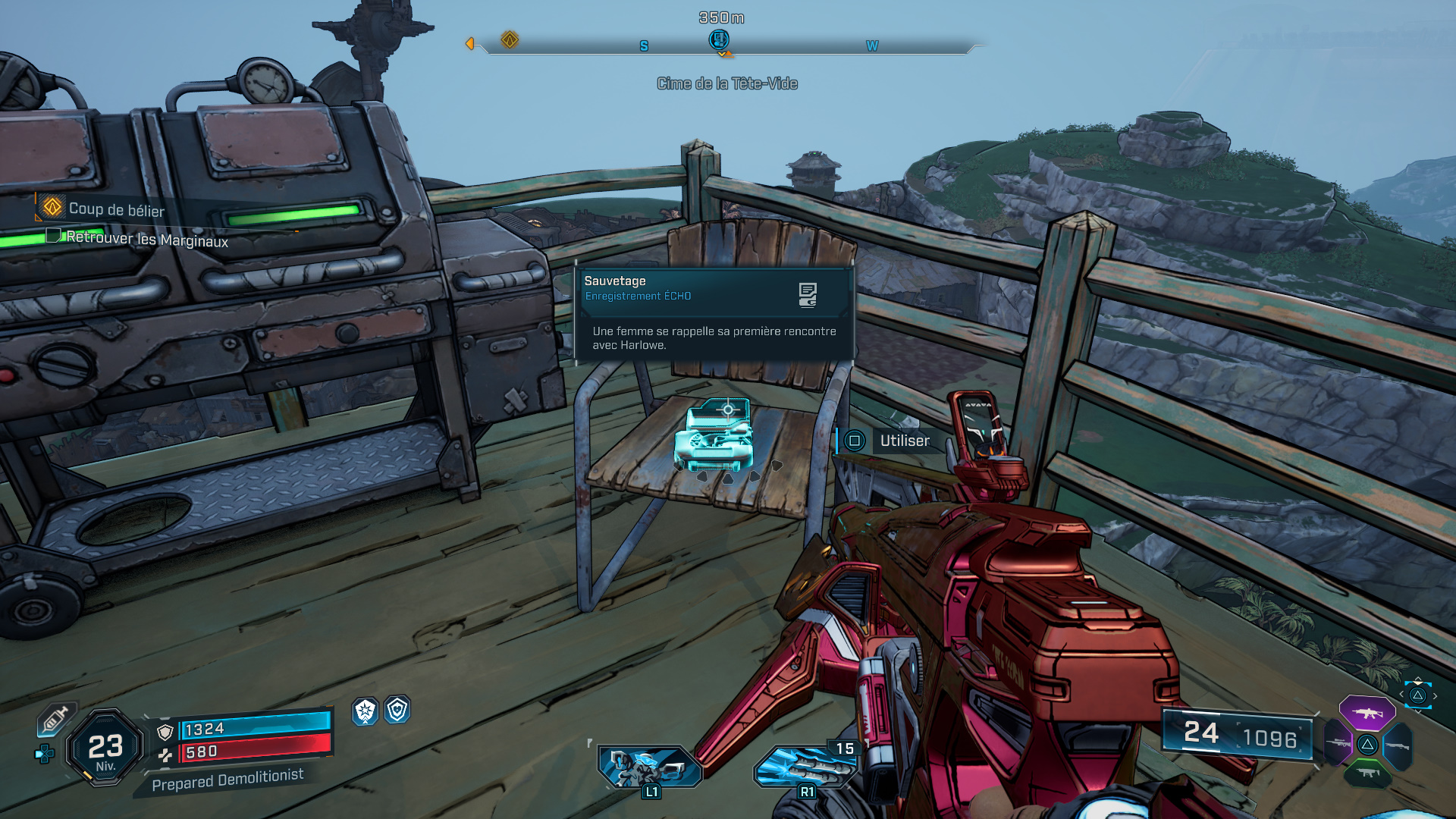Screen dimensions: 1456x819
Task: Click the level 23 character badge
Action: [x=105, y=748]
